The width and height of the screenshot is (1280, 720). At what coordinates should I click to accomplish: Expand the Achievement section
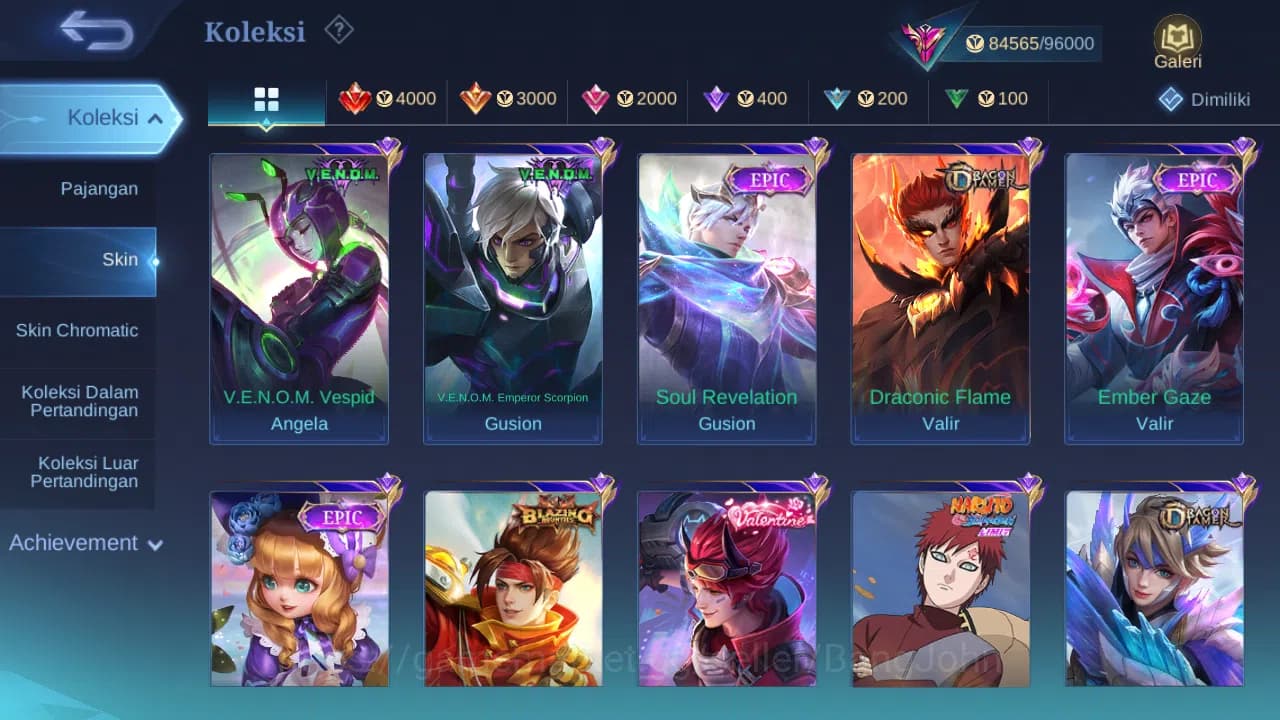[x=82, y=543]
